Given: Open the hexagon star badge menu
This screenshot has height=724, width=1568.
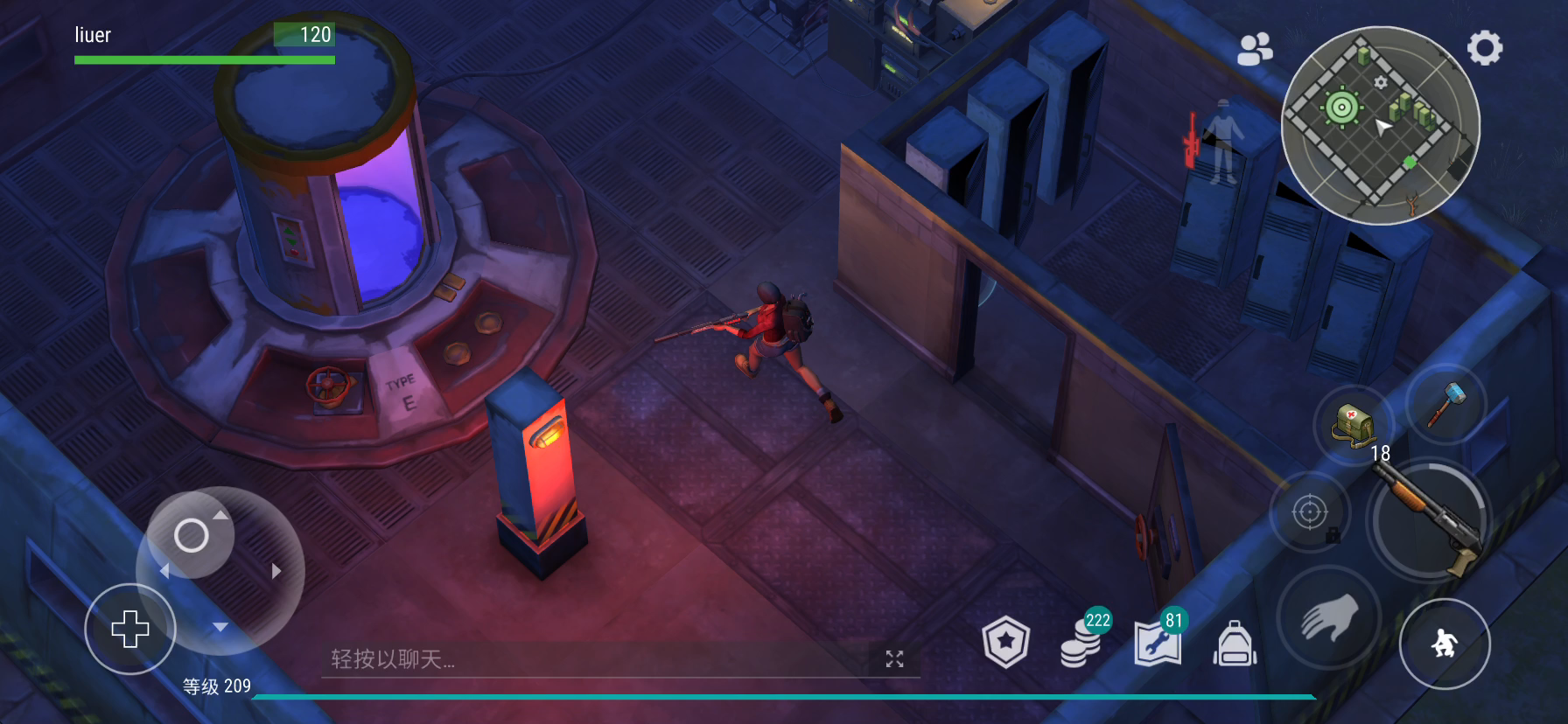Looking at the screenshot, I should [1005, 643].
